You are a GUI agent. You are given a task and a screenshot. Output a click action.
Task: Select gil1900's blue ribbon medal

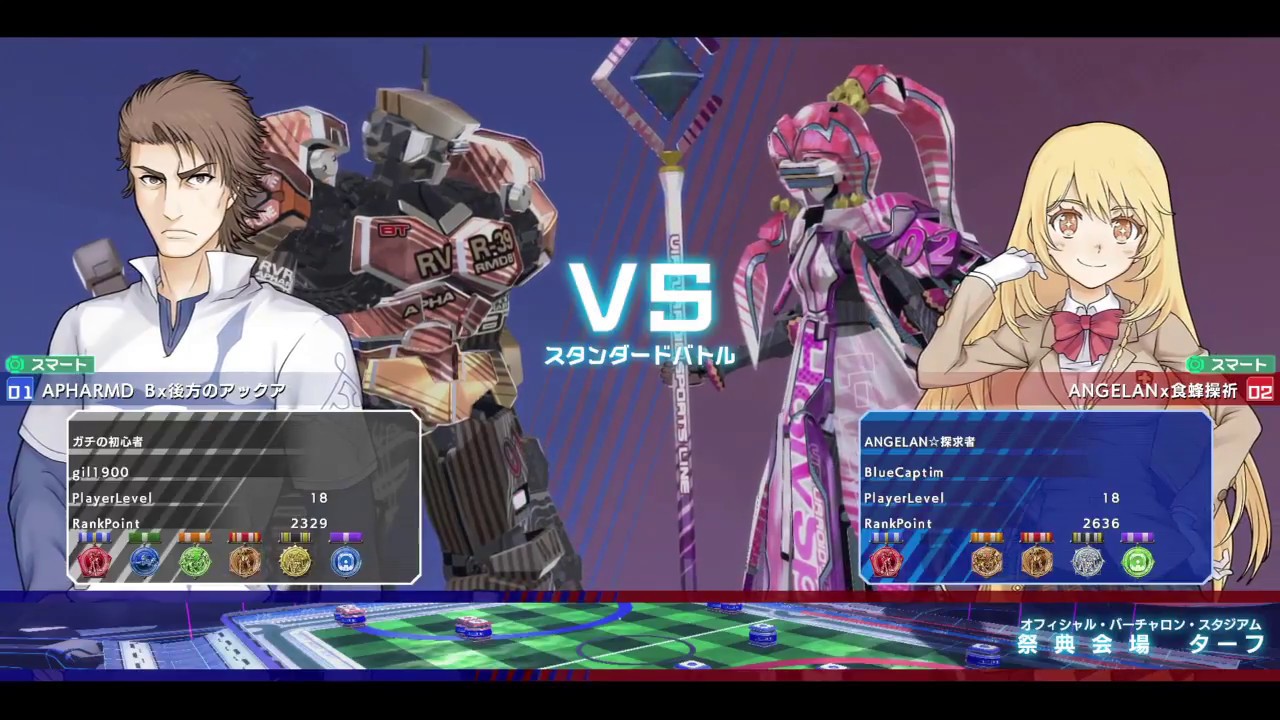tap(145, 561)
